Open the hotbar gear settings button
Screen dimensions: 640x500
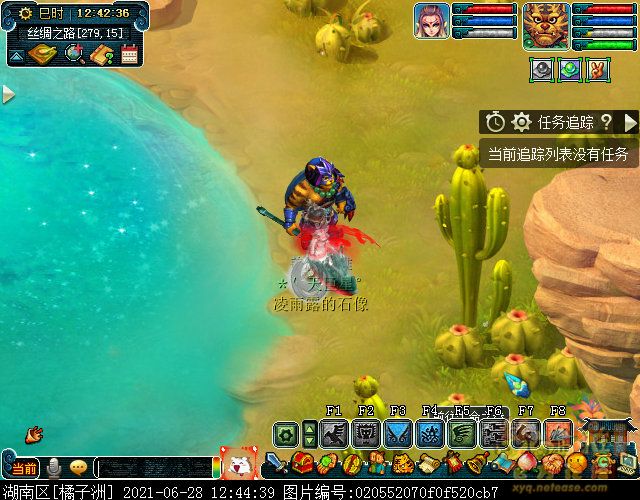click(286, 434)
